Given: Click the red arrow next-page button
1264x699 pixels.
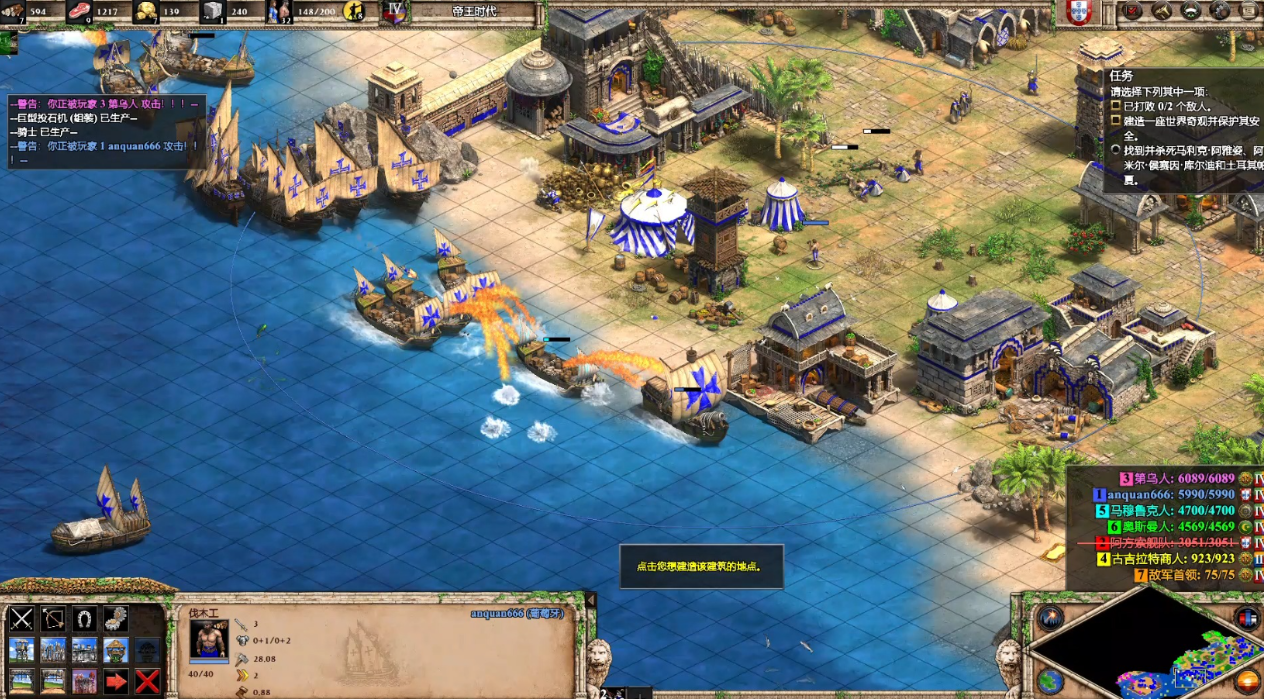Looking at the screenshot, I should (x=116, y=682).
